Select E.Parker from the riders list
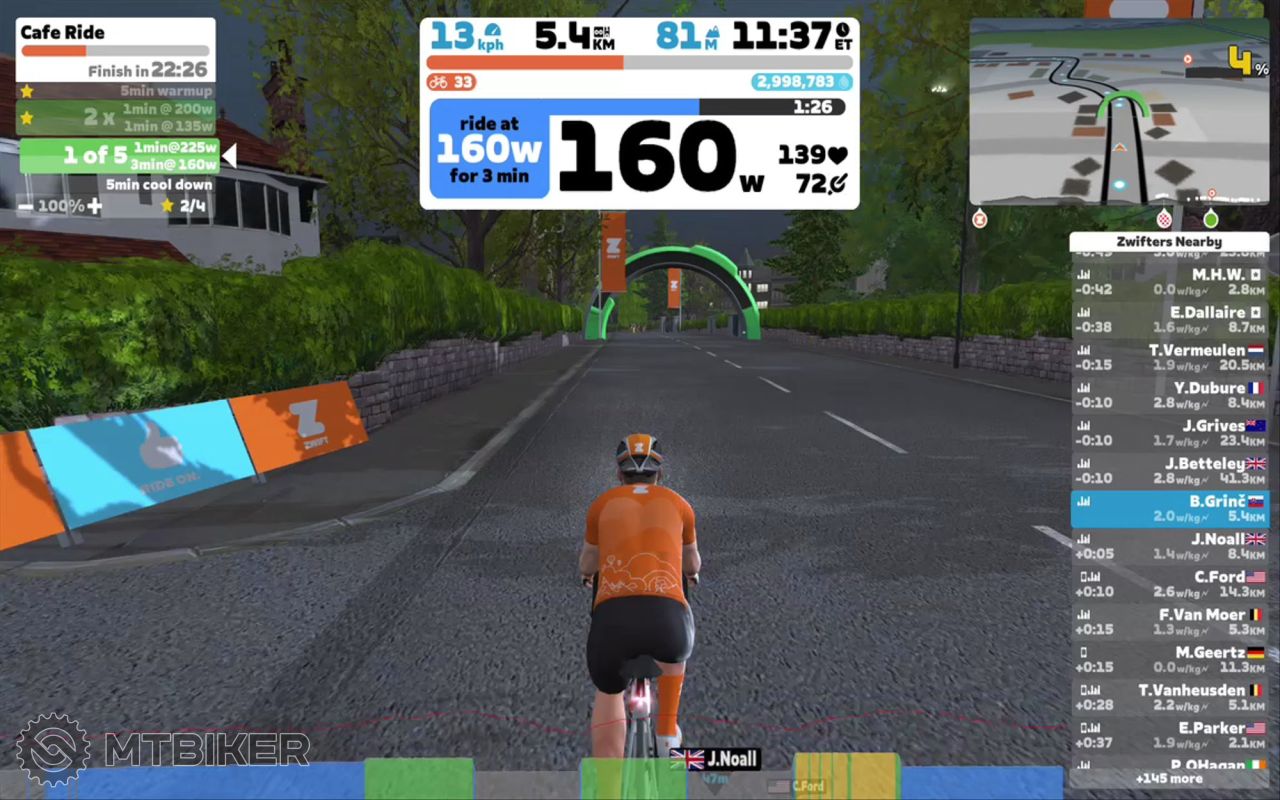 [x=1169, y=736]
